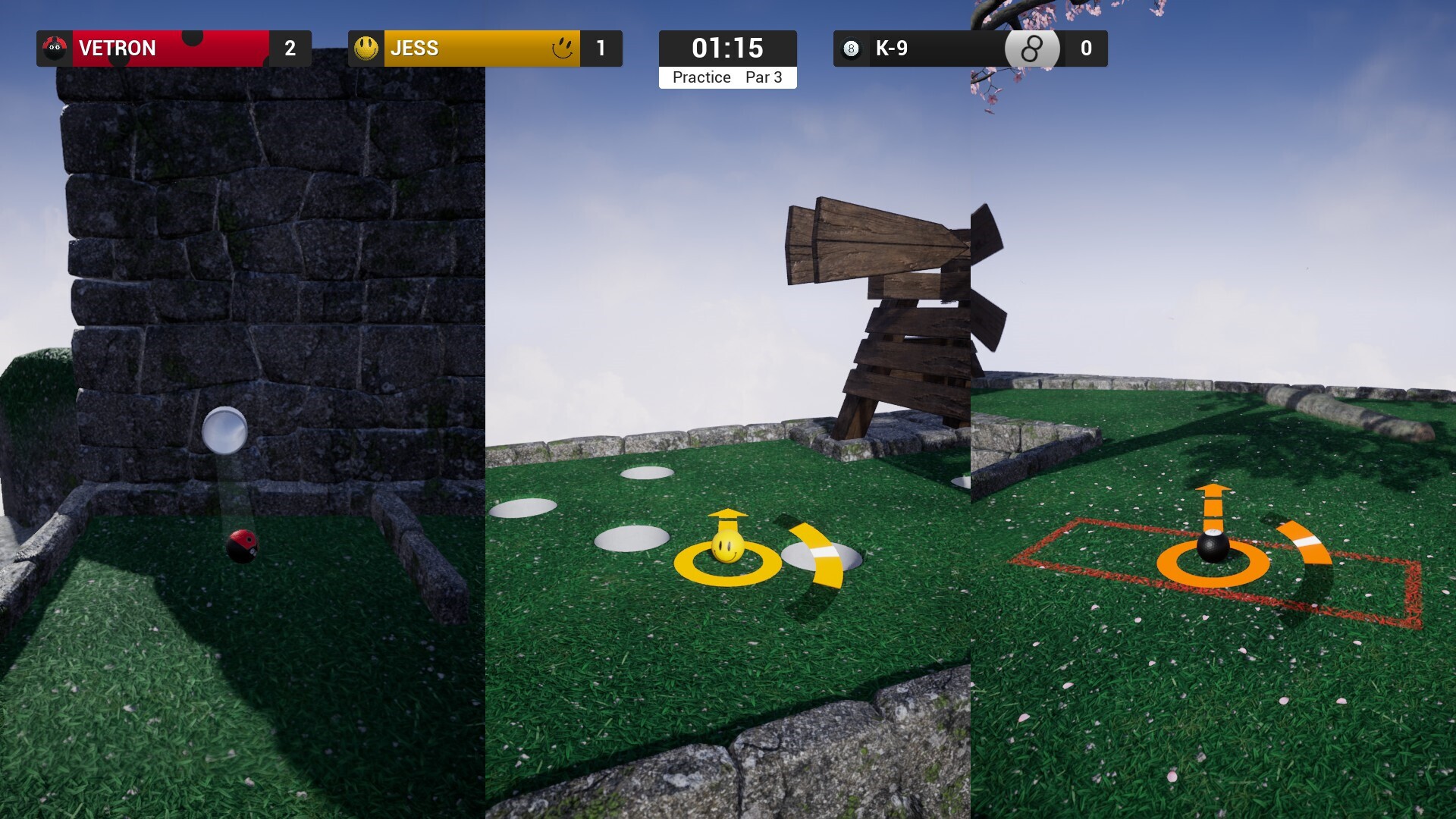Click JESS's score of 1

[x=603, y=48]
